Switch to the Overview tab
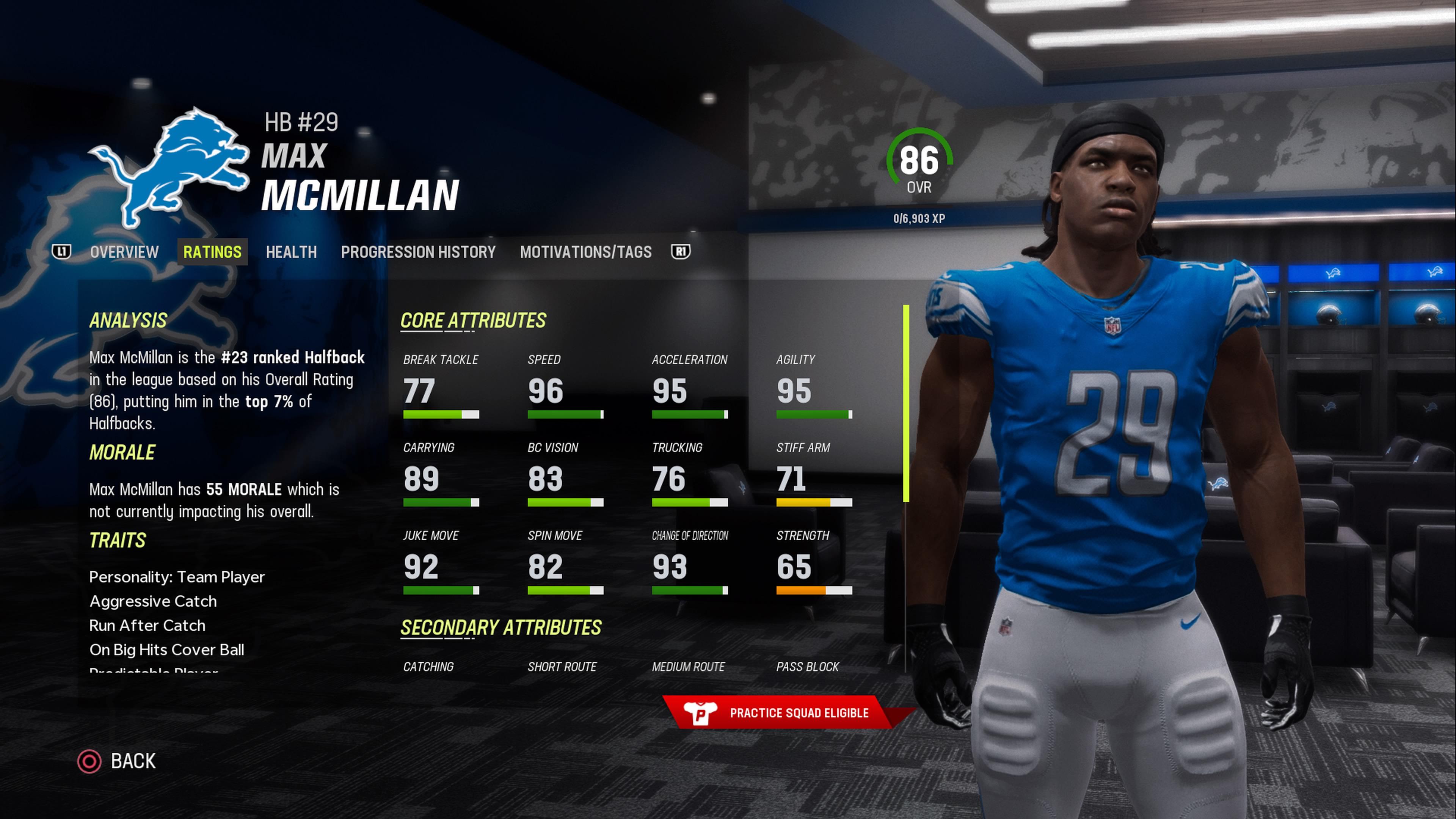 pyautogui.click(x=124, y=252)
